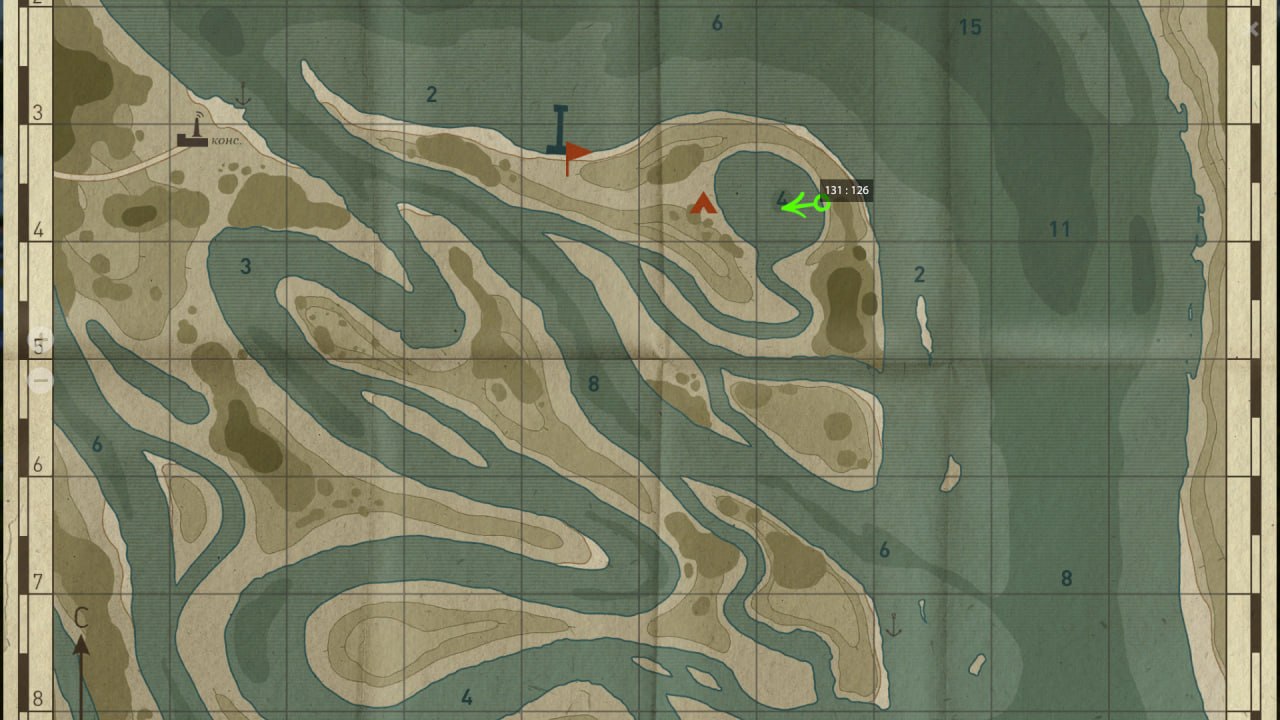Click depth number 6 near bottom channel
Screen dimensions: 1280x720
[884, 548]
